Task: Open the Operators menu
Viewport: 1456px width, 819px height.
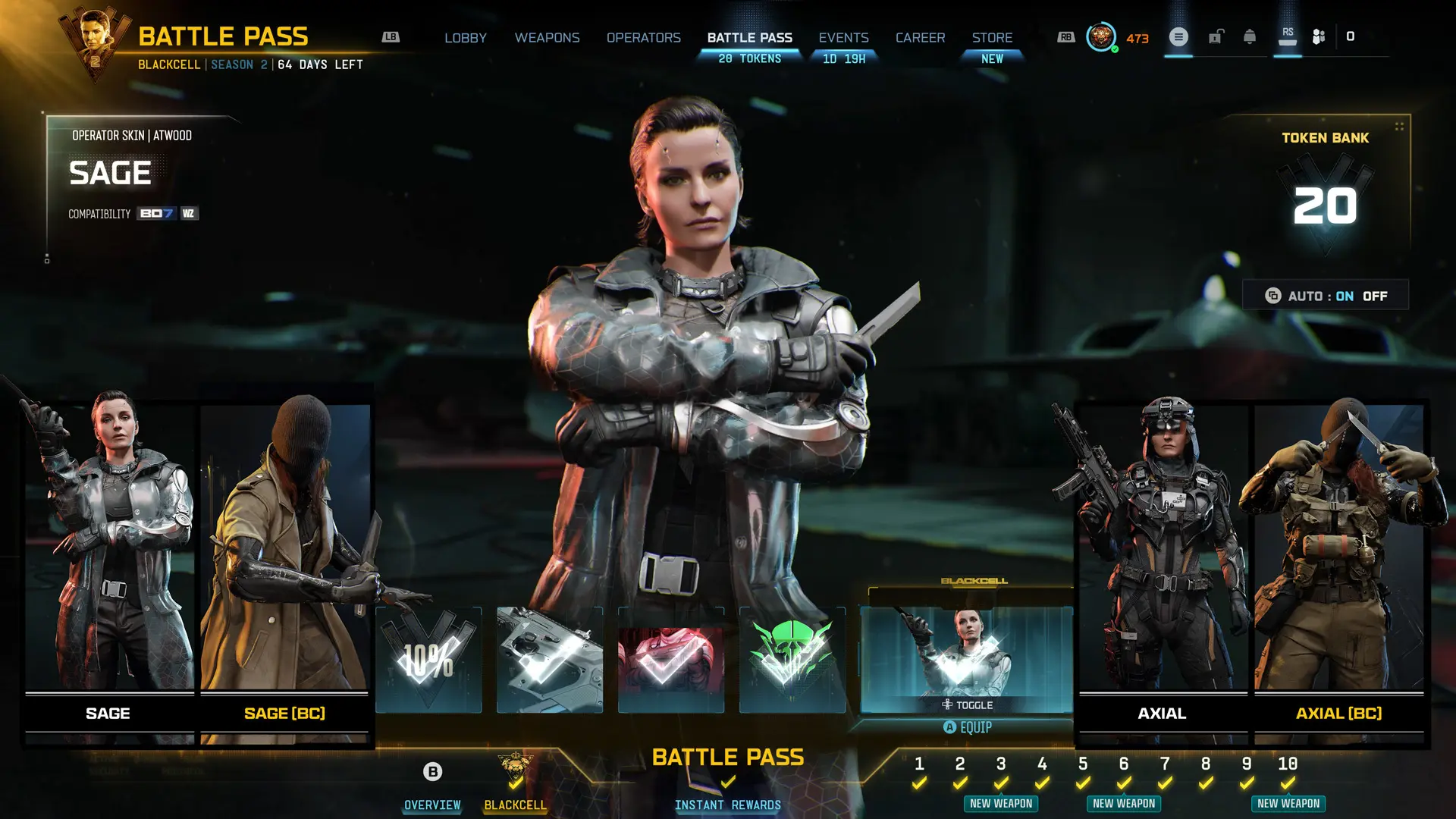Action: (x=644, y=37)
